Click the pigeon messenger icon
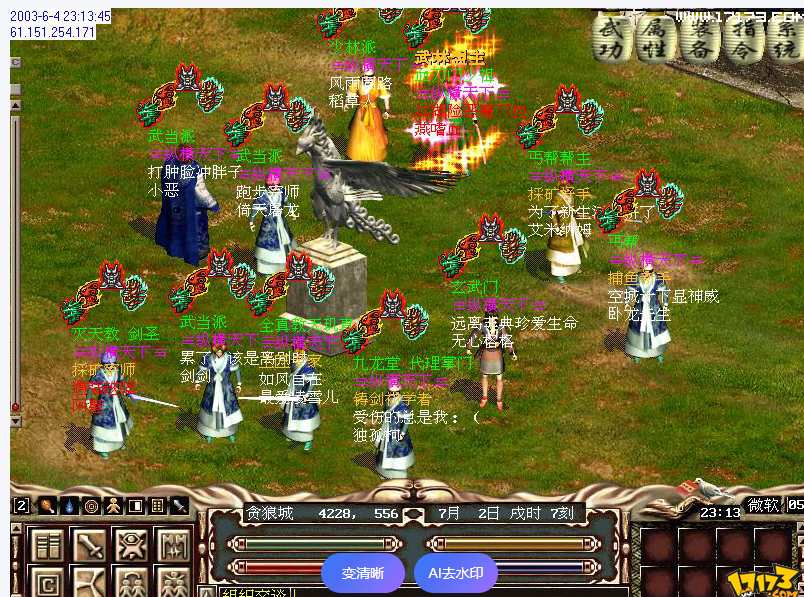The image size is (804, 597). (706, 488)
